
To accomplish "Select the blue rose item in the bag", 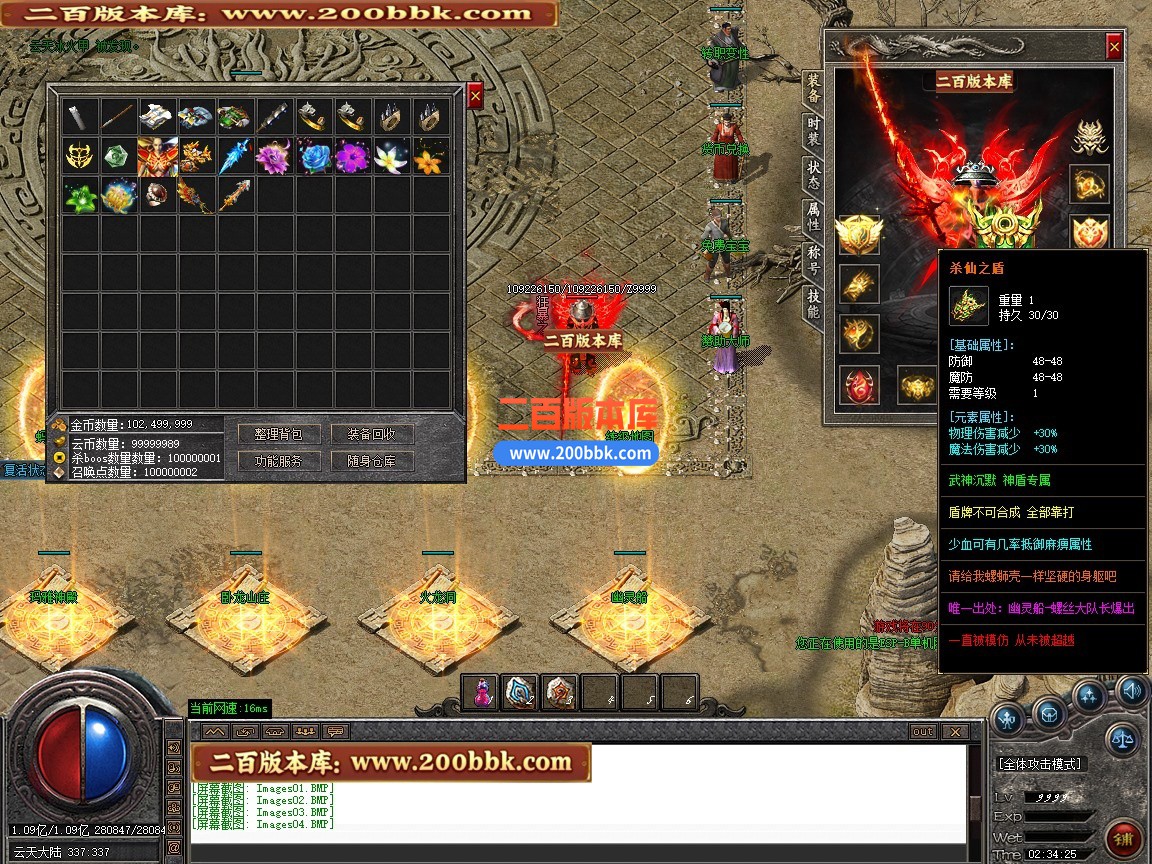I will pyautogui.click(x=313, y=156).
